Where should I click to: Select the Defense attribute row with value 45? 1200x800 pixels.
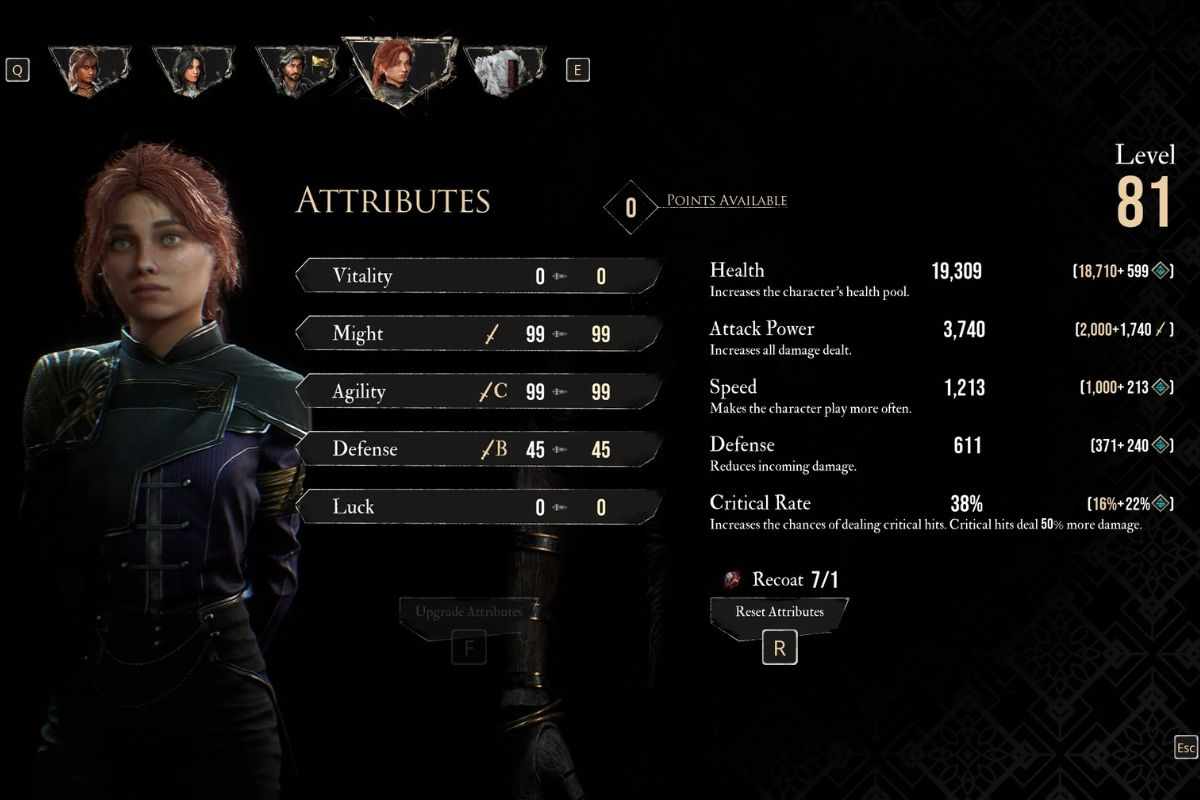(478, 449)
